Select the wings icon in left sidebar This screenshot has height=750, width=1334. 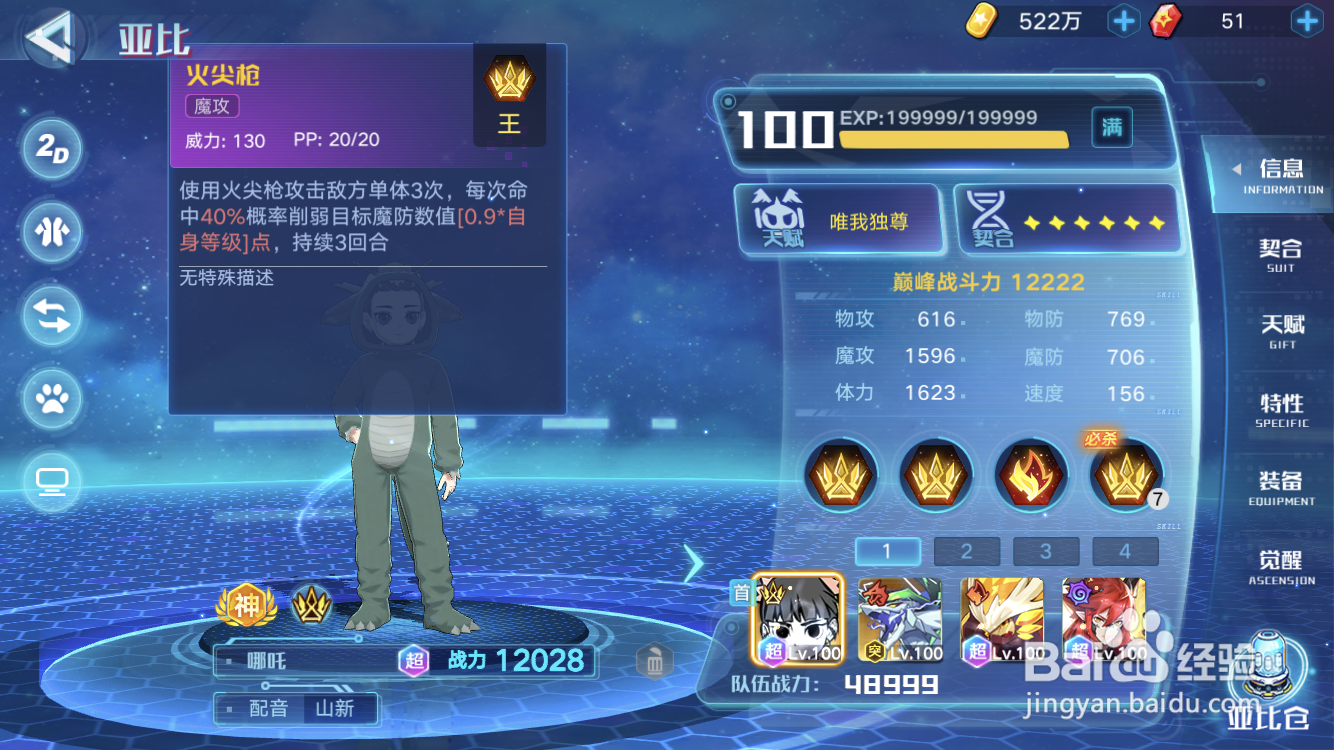coord(52,233)
